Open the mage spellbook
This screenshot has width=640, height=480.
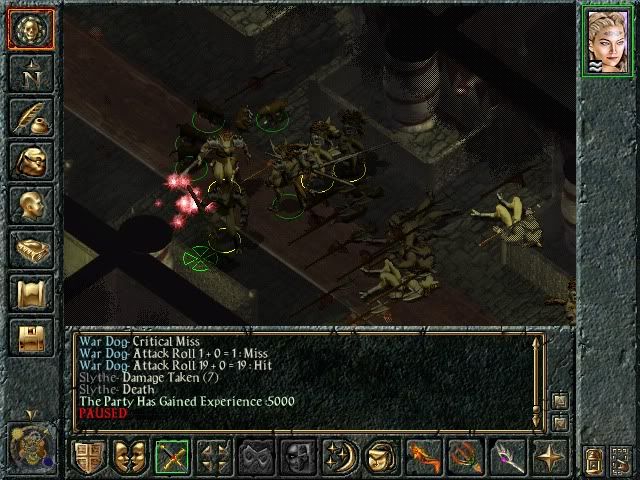(x=29, y=248)
